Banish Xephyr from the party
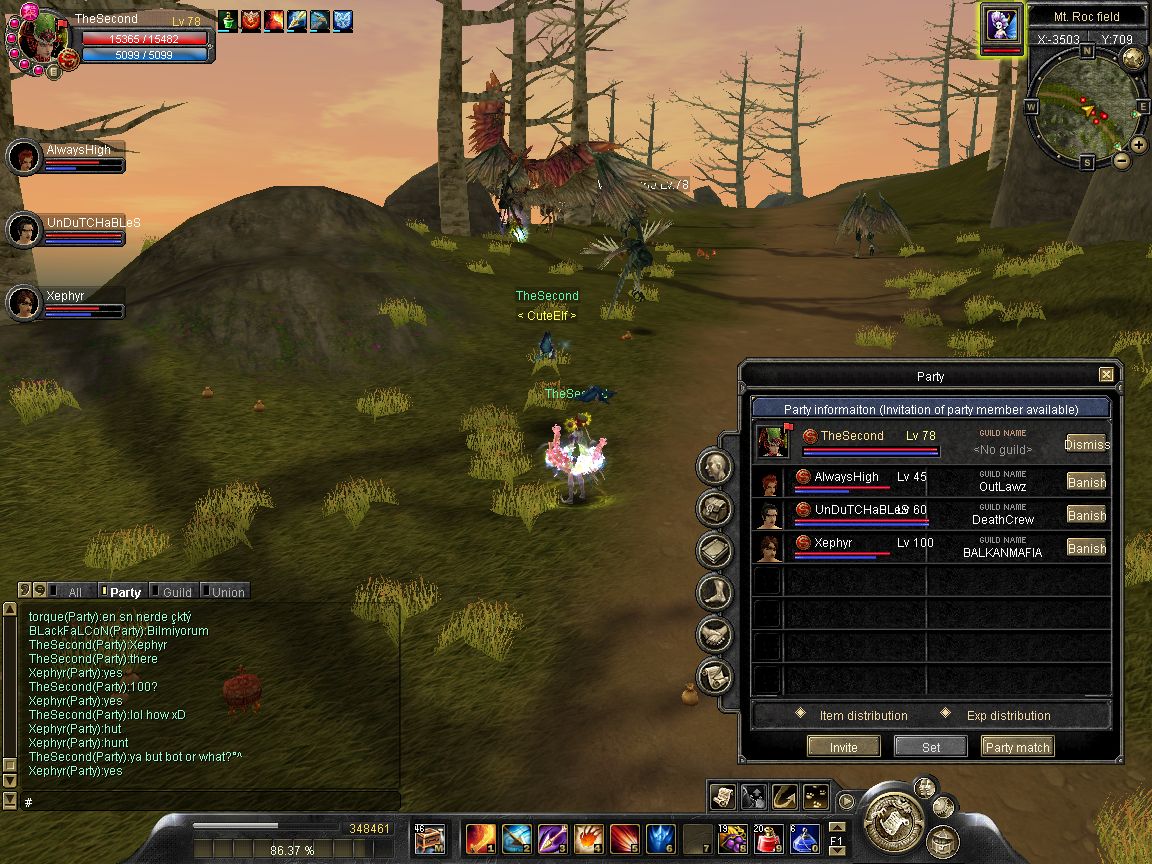This screenshot has width=1152, height=864. click(1086, 548)
